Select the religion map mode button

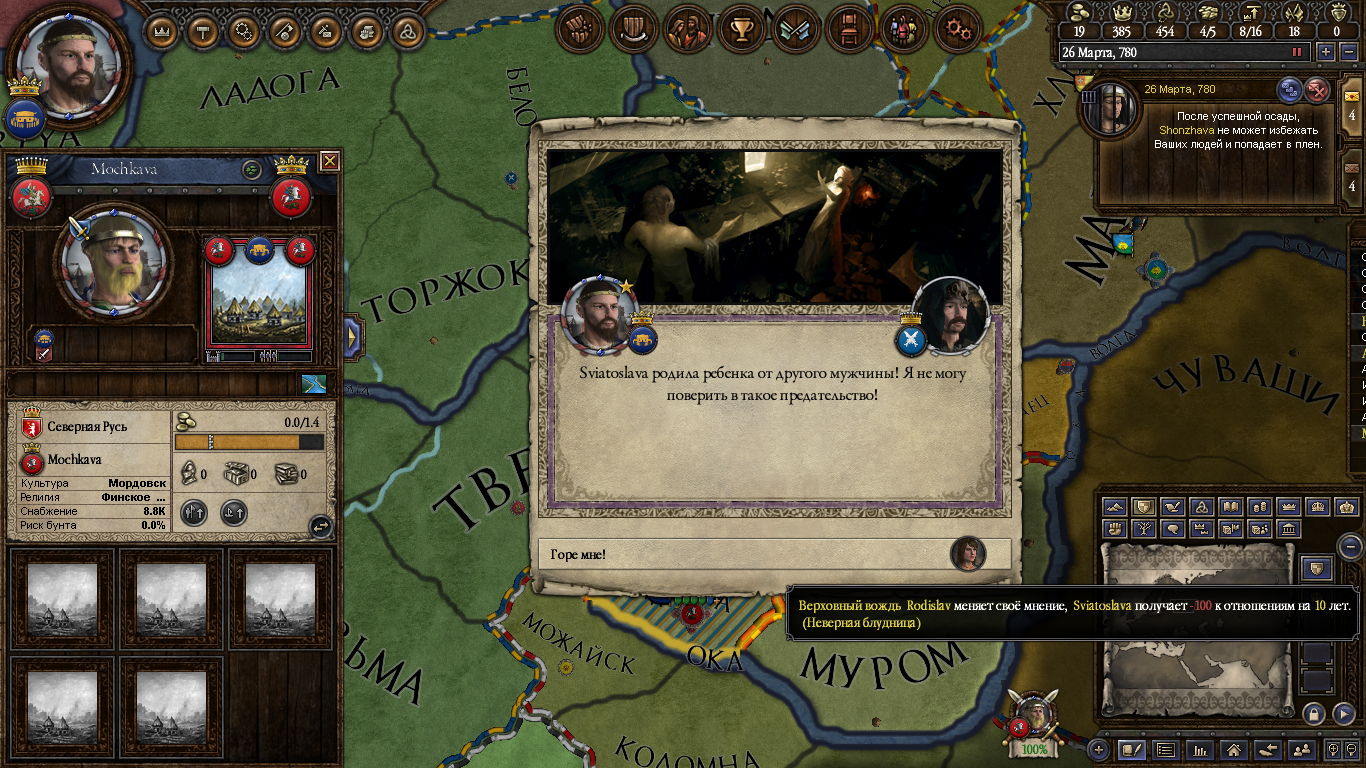[x=1202, y=507]
